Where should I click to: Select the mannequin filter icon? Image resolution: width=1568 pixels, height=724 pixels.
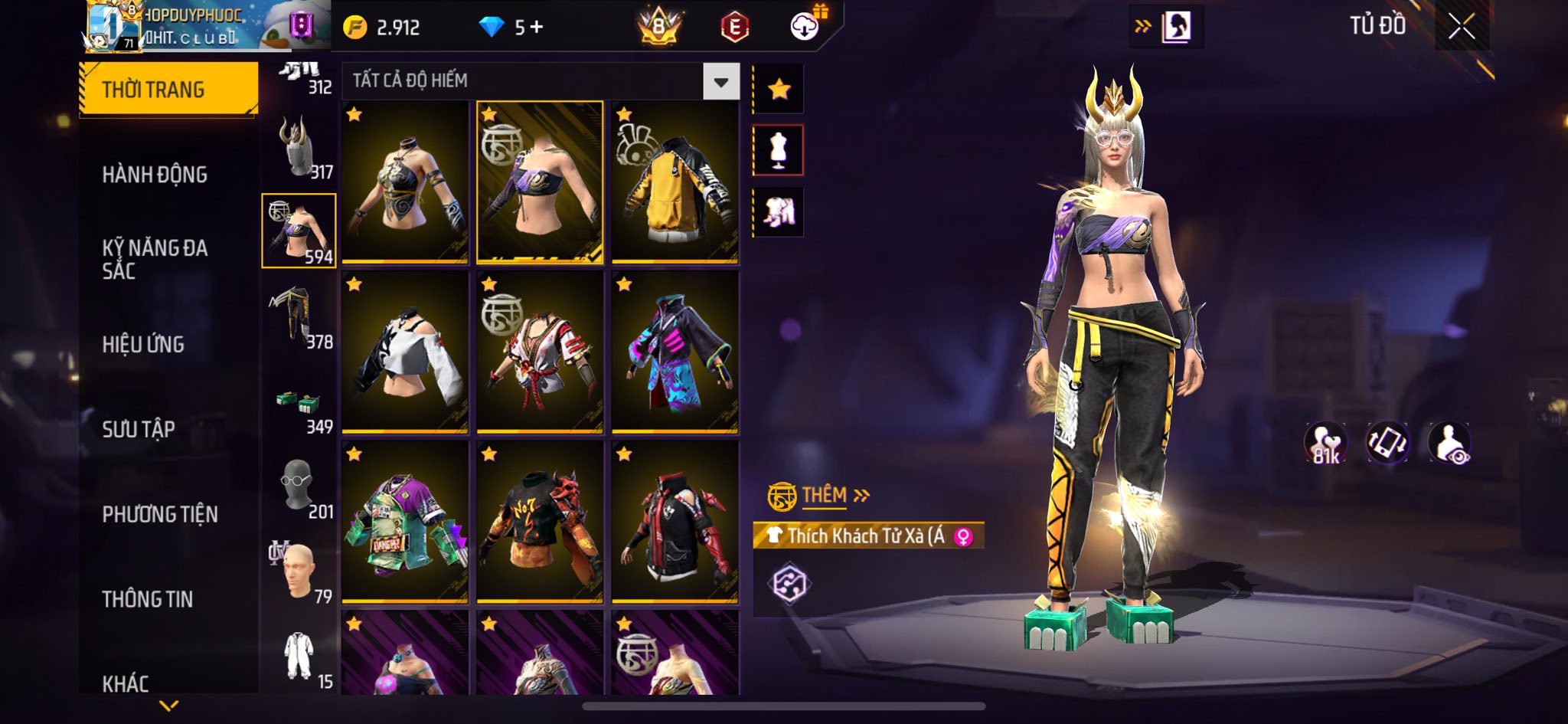779,150
